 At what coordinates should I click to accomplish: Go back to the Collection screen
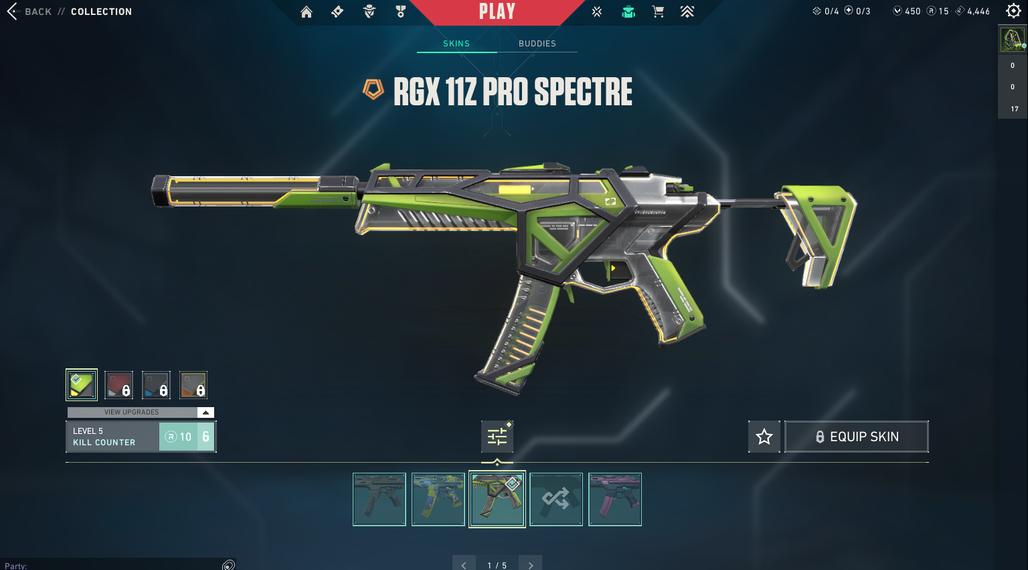(x=28, y=12)
